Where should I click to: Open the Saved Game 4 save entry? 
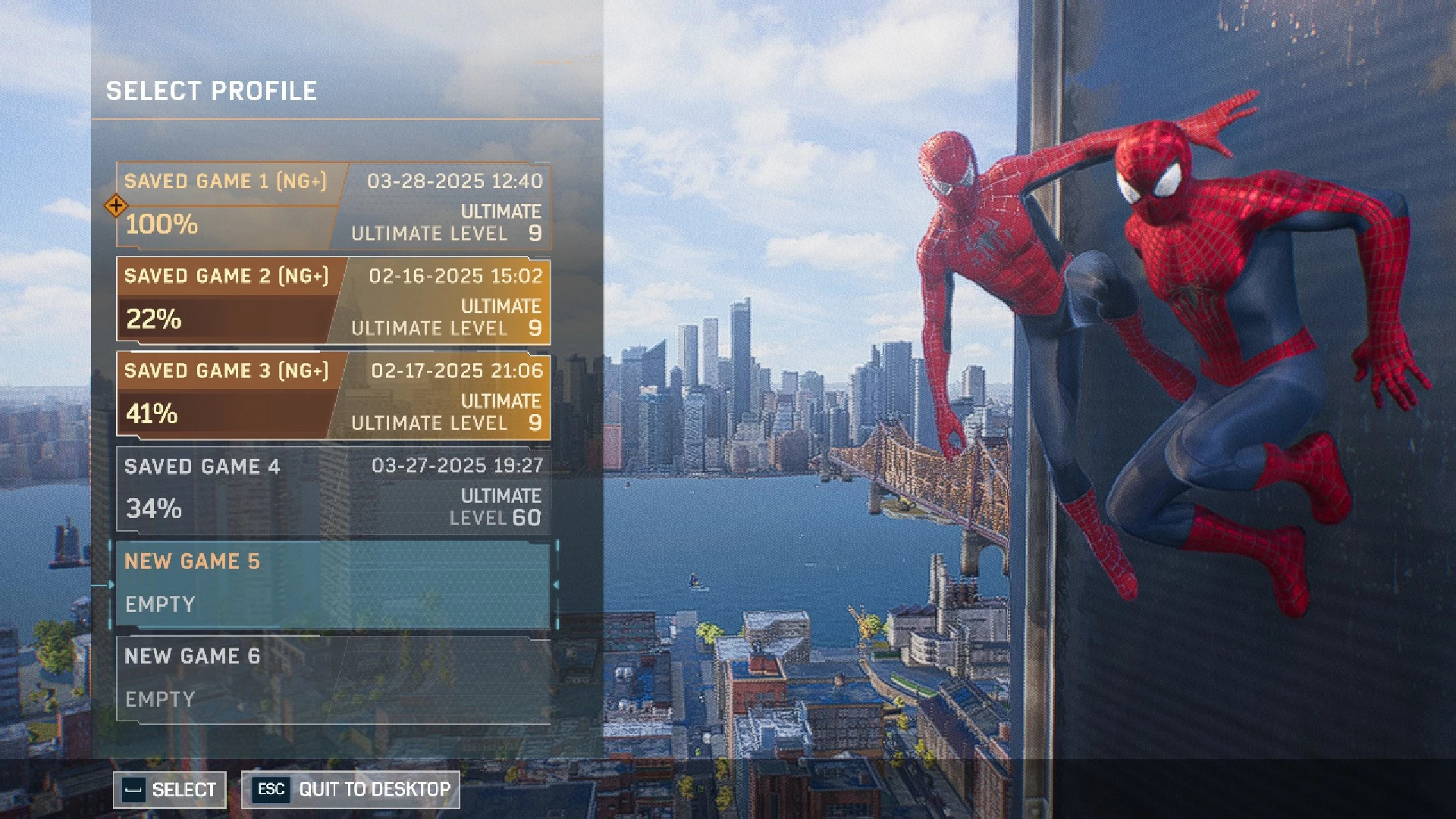(x=334, y=491)
